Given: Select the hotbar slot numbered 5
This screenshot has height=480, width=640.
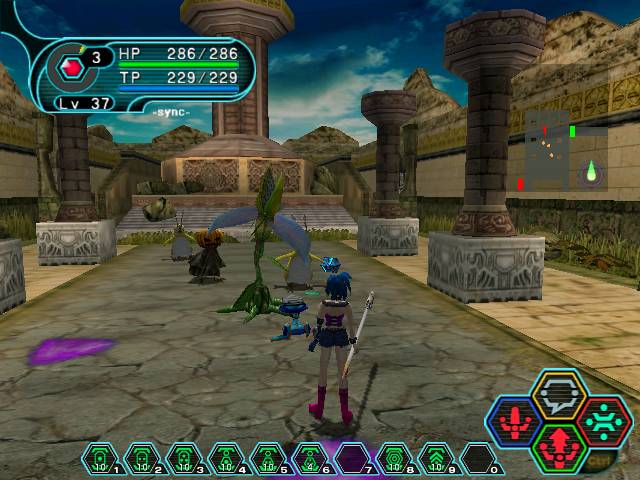Looking at the screenshot, I should (268, 458).
